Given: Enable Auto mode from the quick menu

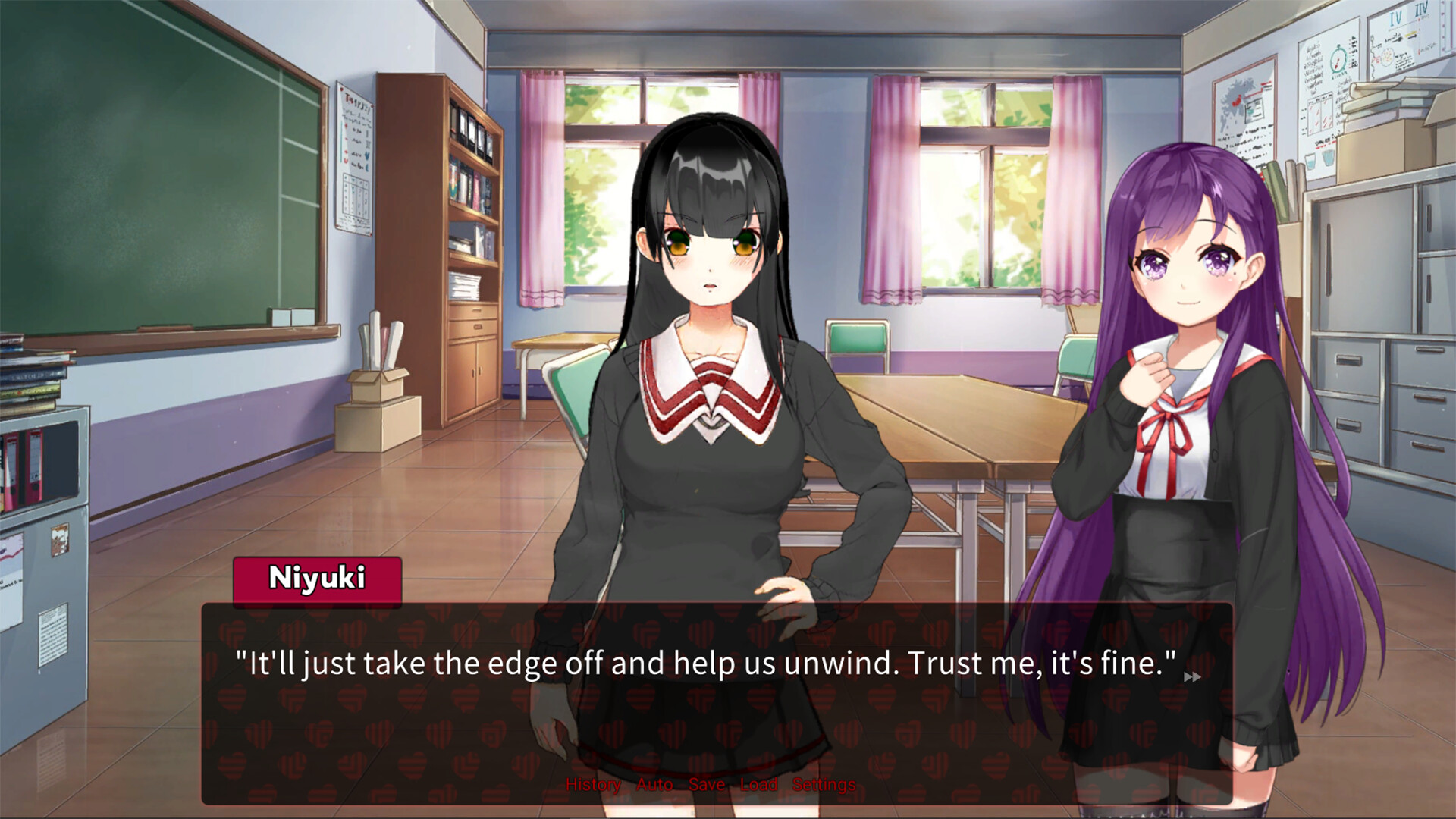Looking at the screenshot, I should (x=653, y=785).
